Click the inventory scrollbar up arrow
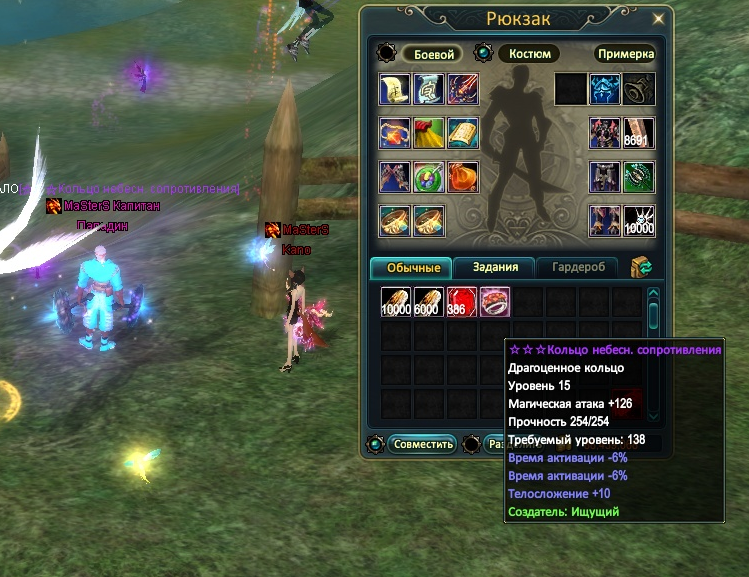Image resolution: width=749 pixels, height=577 pixels. pos(653,295)
